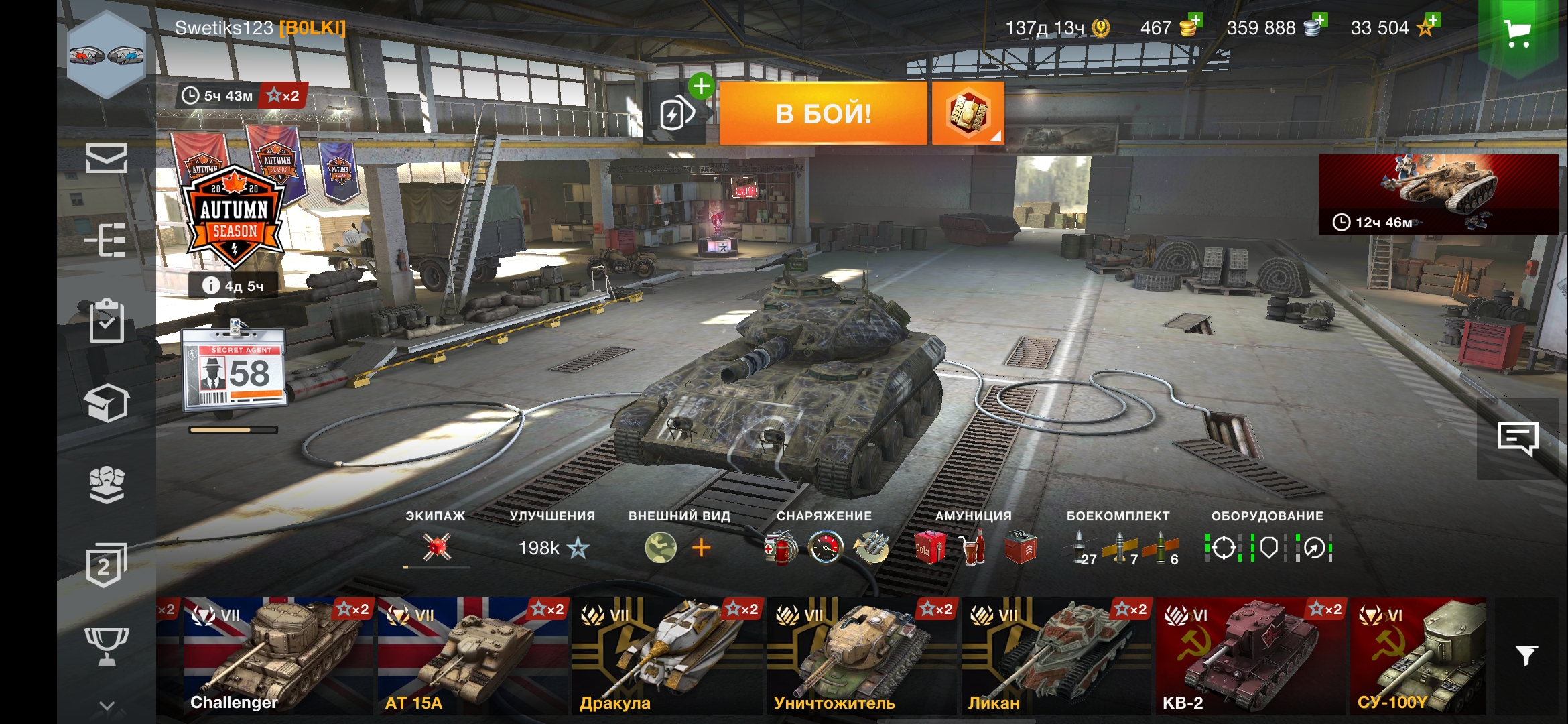Select the AT 15A tank

[472, 656]
